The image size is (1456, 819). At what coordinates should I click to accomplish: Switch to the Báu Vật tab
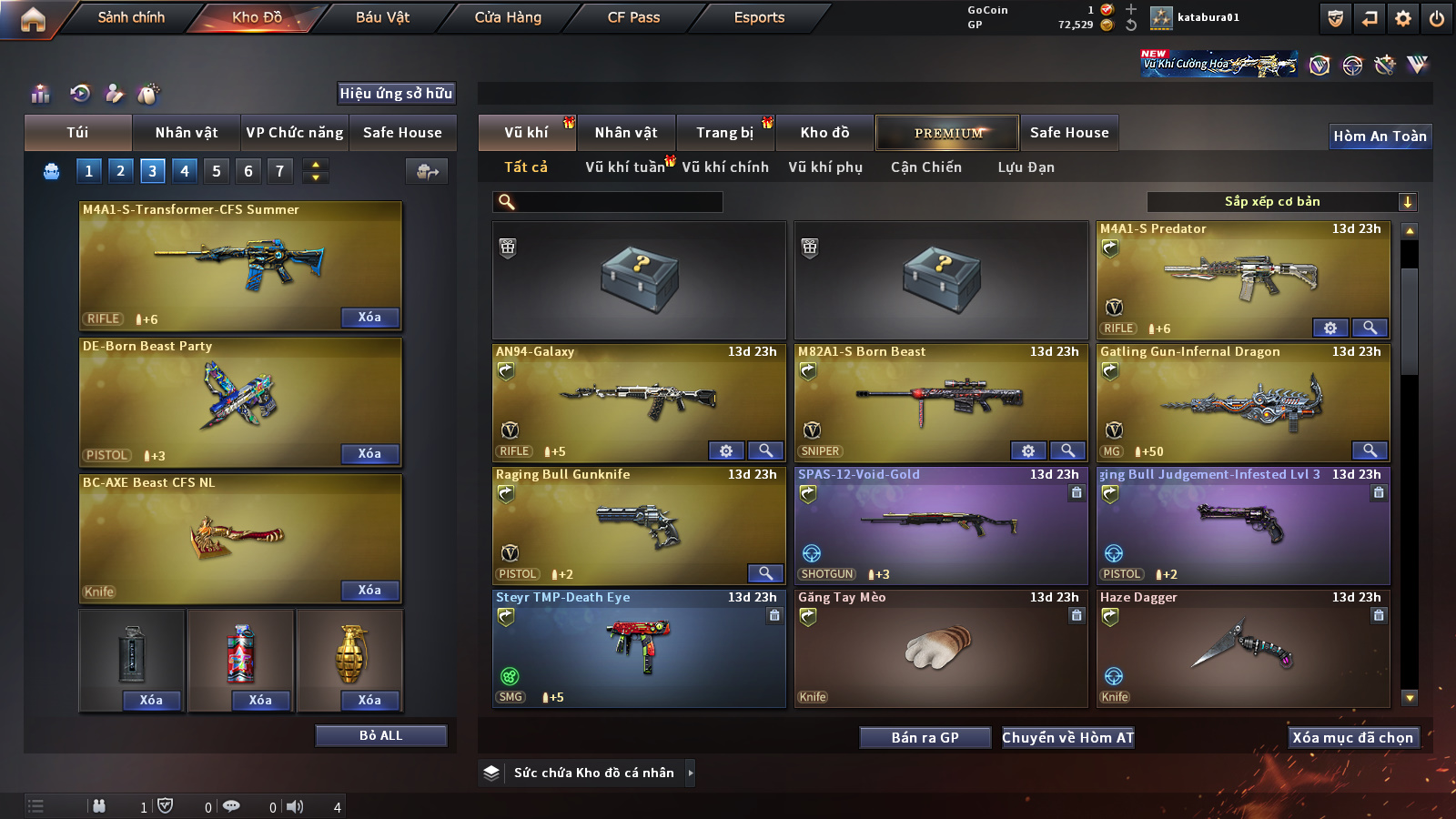coord(382,17)
